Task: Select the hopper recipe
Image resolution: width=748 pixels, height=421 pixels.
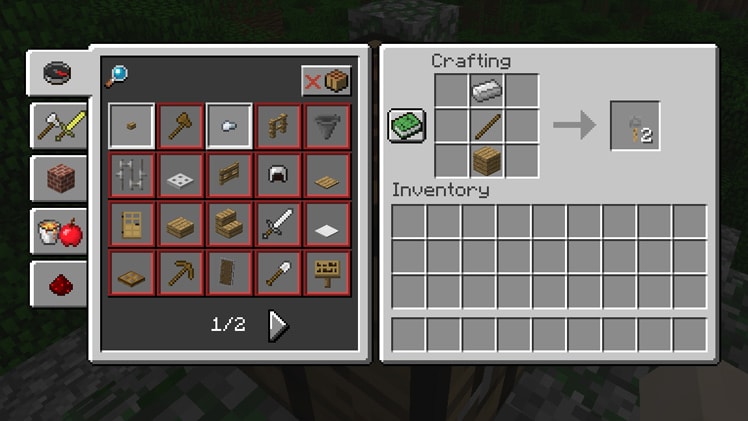Action: [x=327, y=126]
